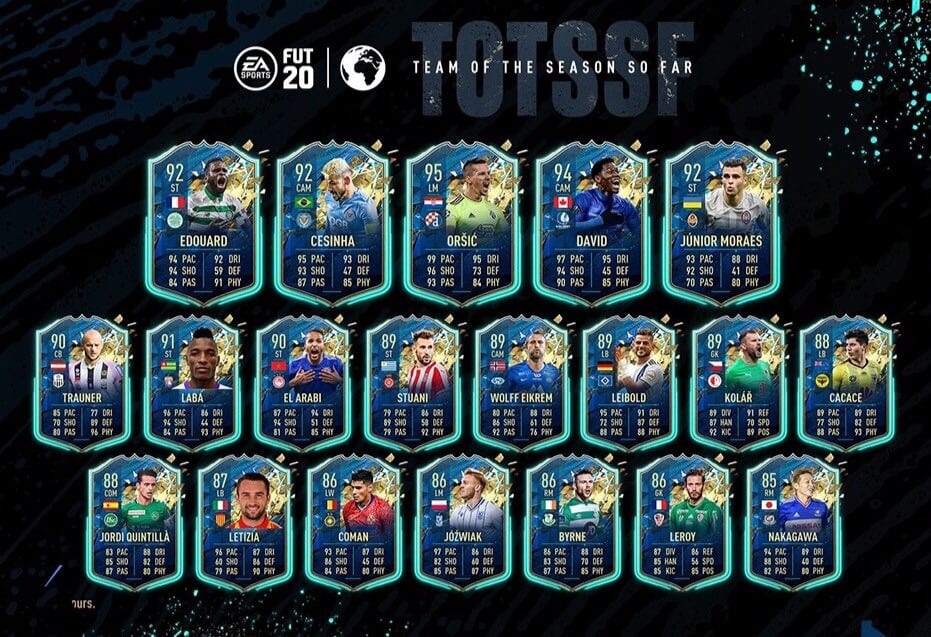The width and height of the screenshot is (931, 637).
Task: Select the El Arabi striker card
Action: click(301, 380)
